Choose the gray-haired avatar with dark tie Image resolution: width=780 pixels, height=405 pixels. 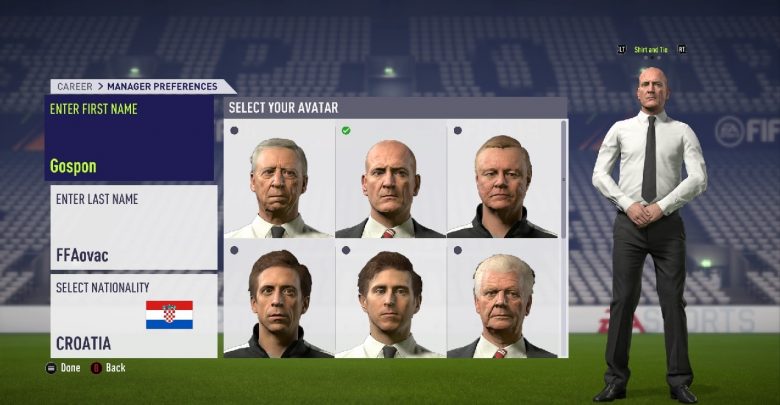pyautogui.click(x=279, y=179)
